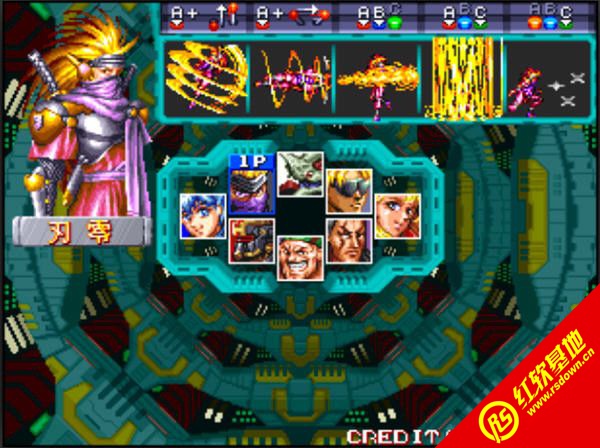
Task: Choose the scarred dark-haired man portrait
Action: (x=349, y=241)
